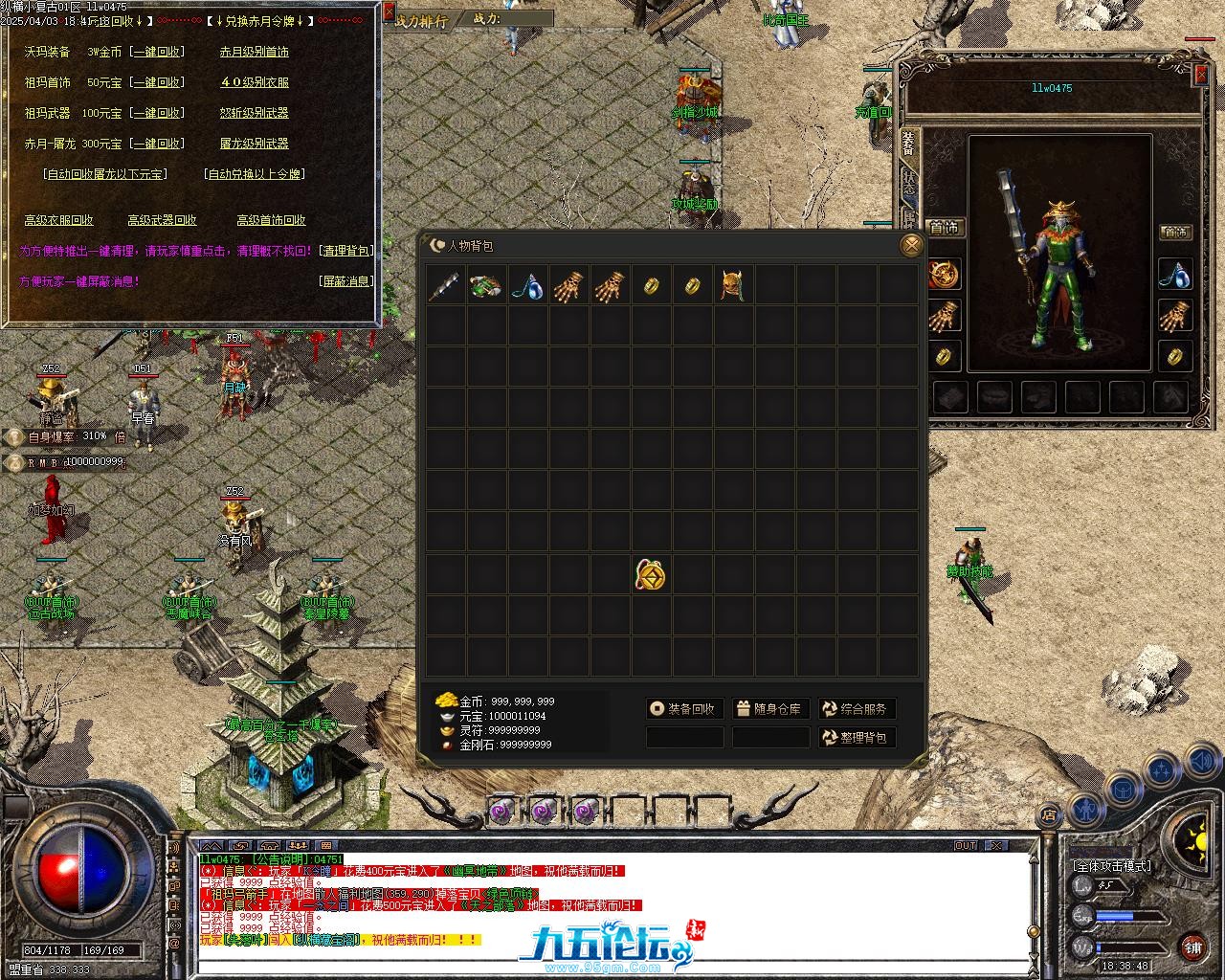Sort the bag with 整理背包
The width and height of the screenshot is (1225, 980).
pos(857,738)
